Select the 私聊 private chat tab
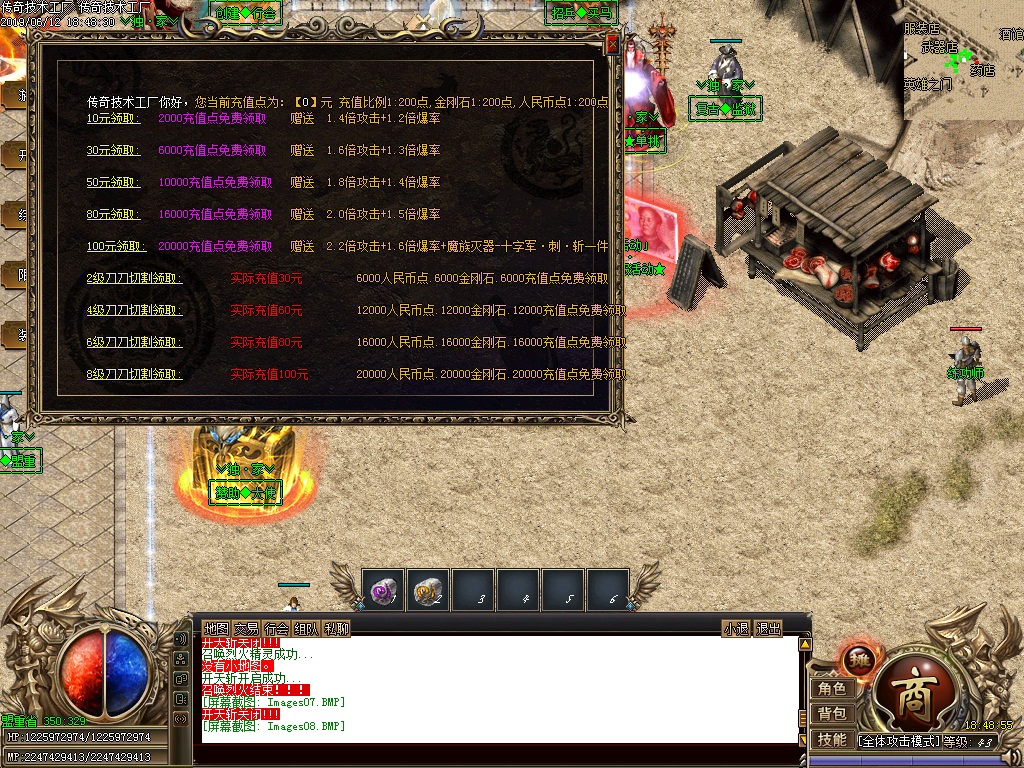1024x768 pixels. point(337,628)
